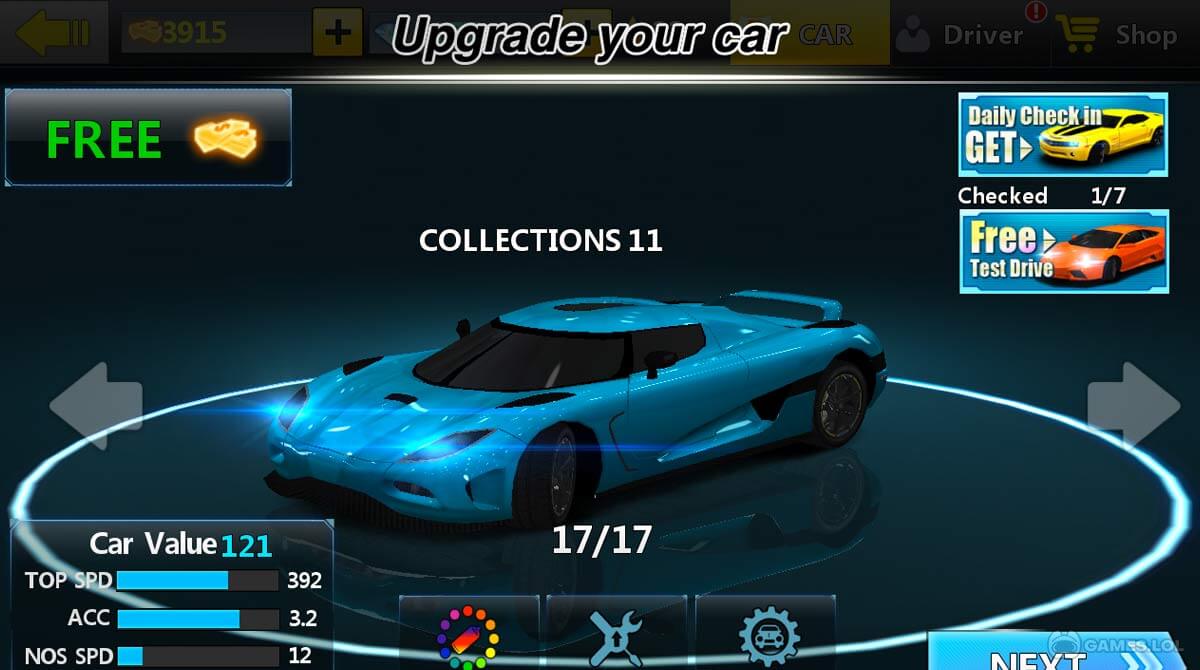Image resolution: width=1200 pixels, height=670 pixels.
Task: Open the wrench upgrade tools
Action: point(617,636)
